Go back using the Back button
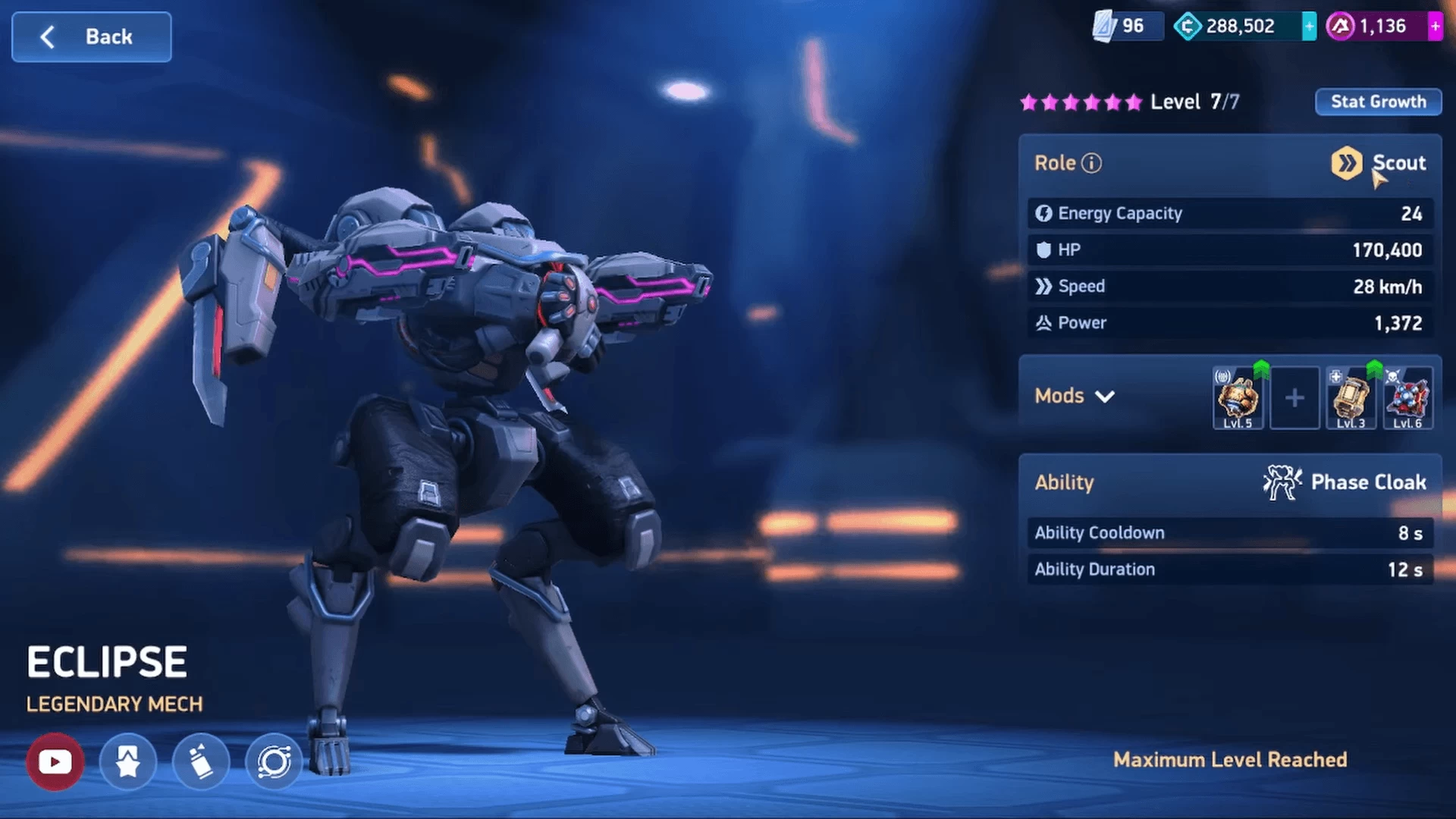The height and width of the screenshot is (819, 1456). point(91,36)
